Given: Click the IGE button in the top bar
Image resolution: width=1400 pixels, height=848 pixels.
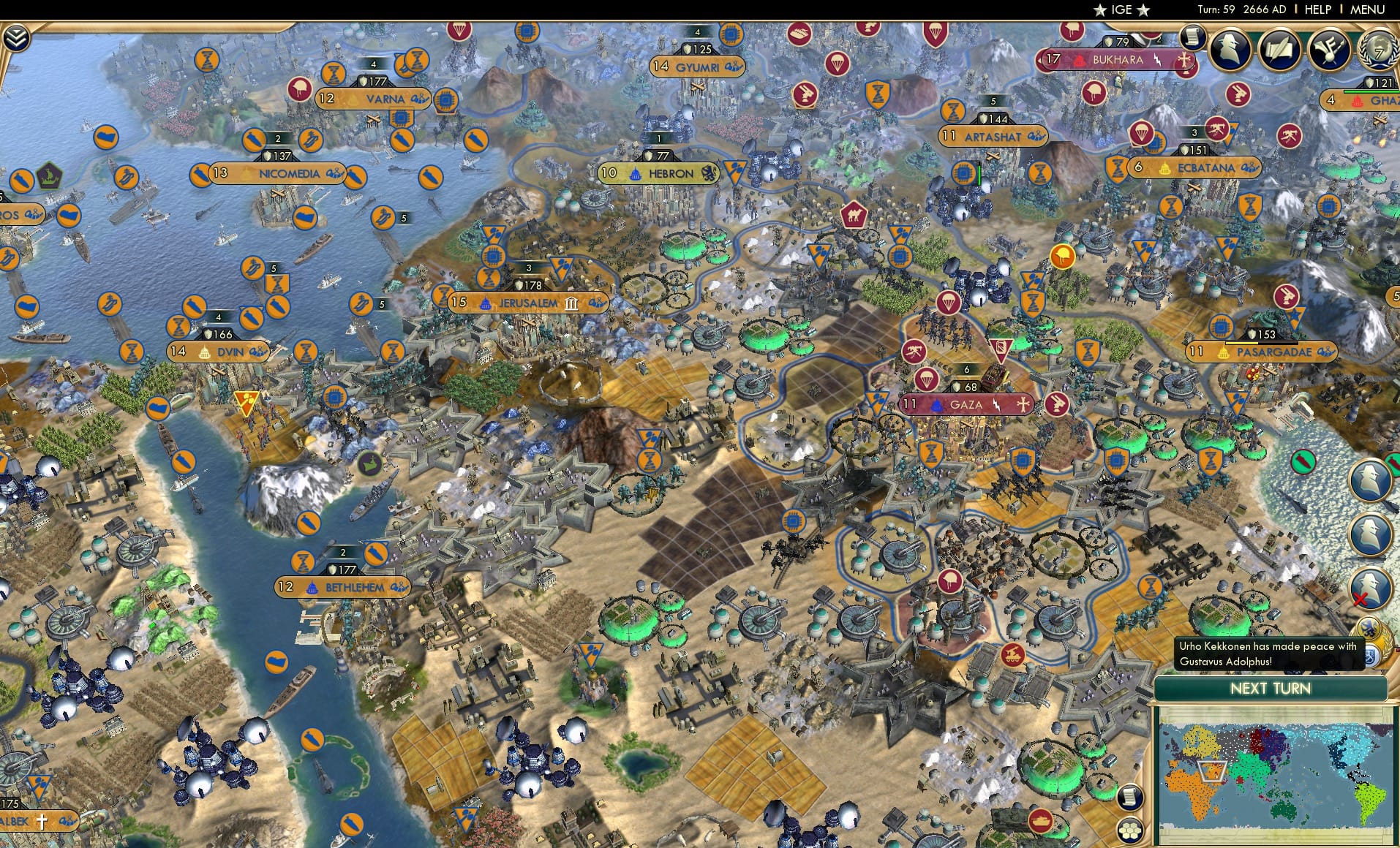Looking at the screenshot, I should pos(1121,10).
